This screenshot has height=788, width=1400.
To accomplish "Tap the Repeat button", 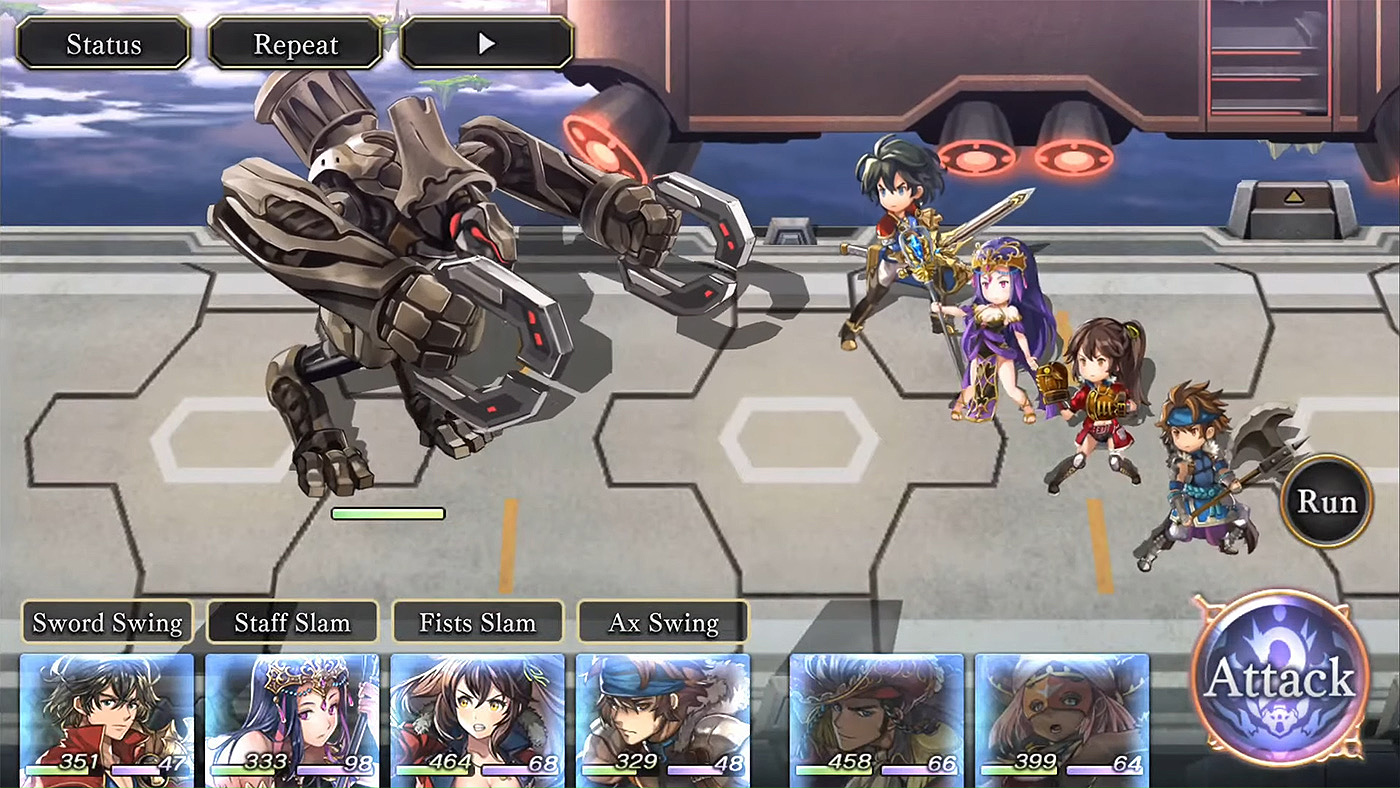I will (295, 45).
